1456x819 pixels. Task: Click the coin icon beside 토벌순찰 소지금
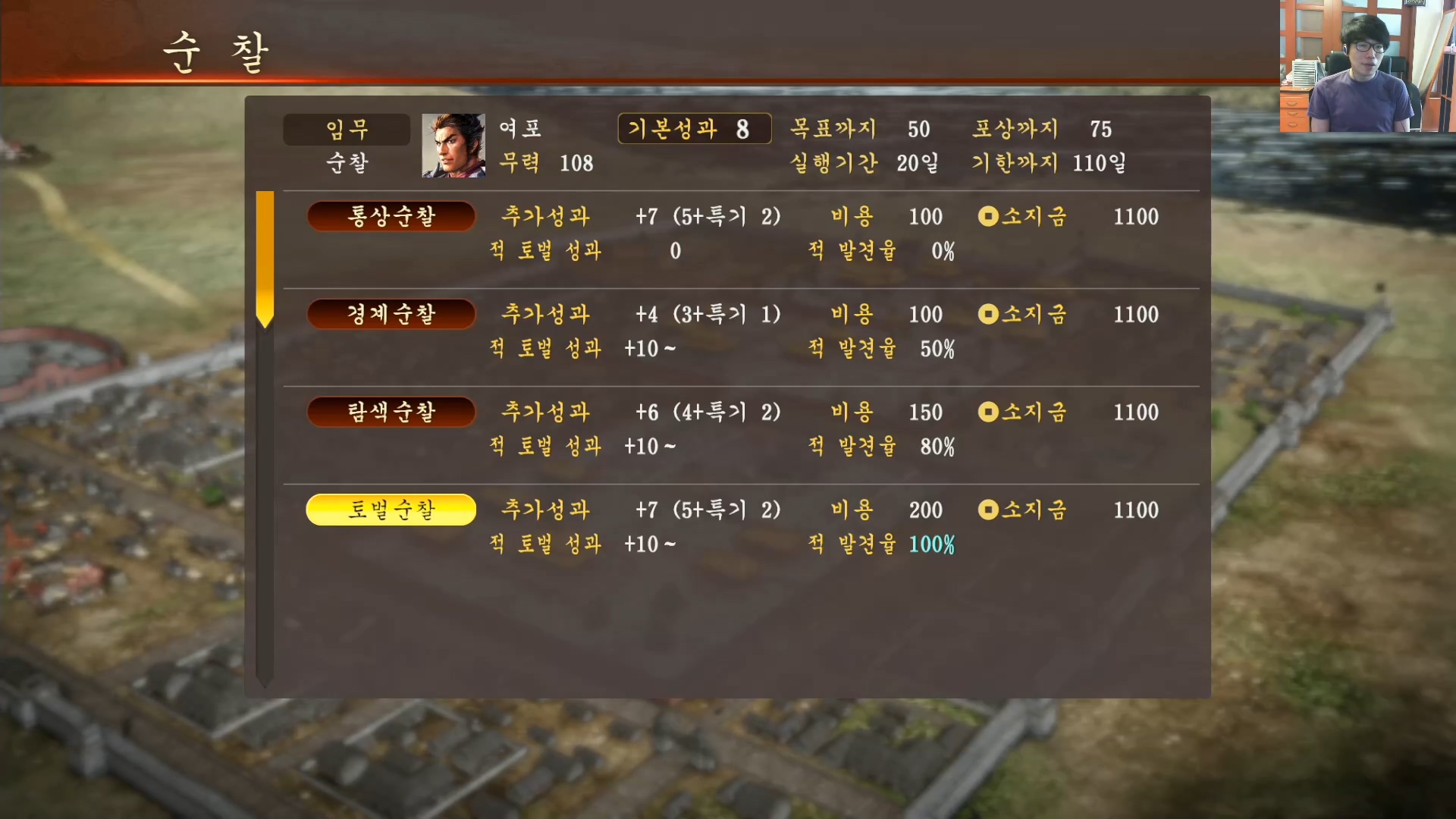pyautogui.click(x=988, y=510)
